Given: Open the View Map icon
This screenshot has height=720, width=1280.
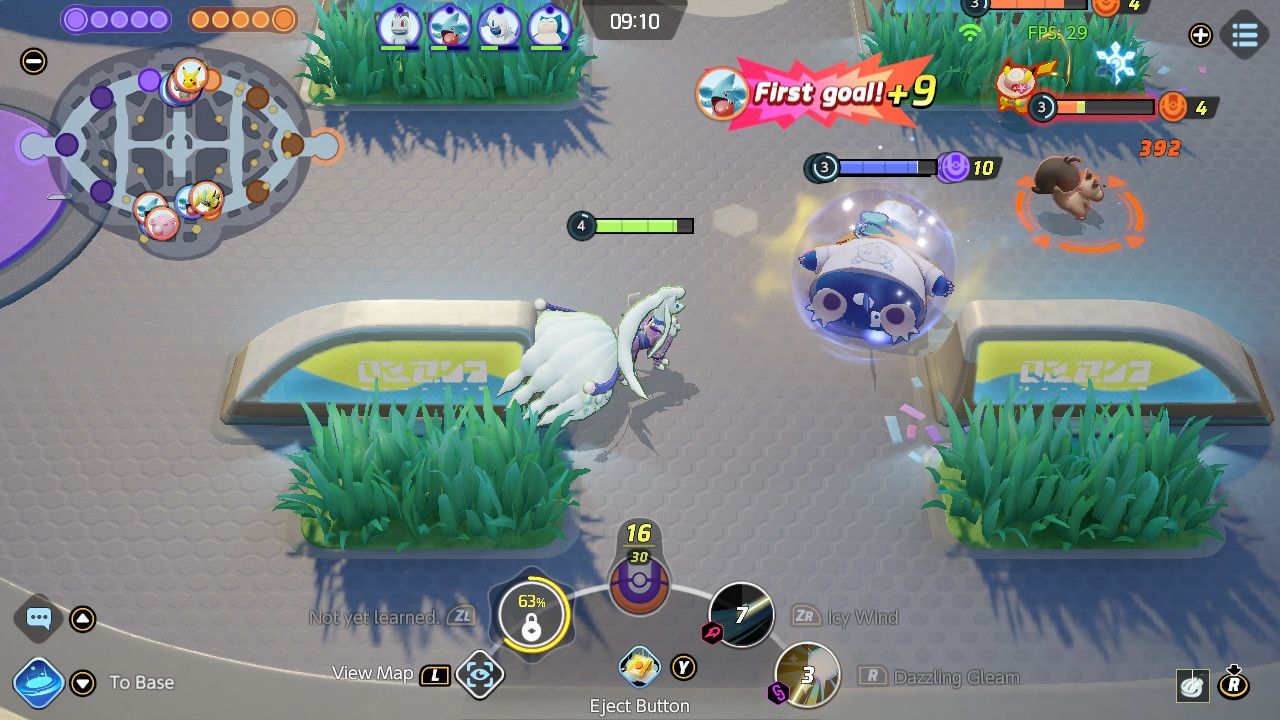Looking at the screenshot, I should pyautogui.click(x=480, y=675).
